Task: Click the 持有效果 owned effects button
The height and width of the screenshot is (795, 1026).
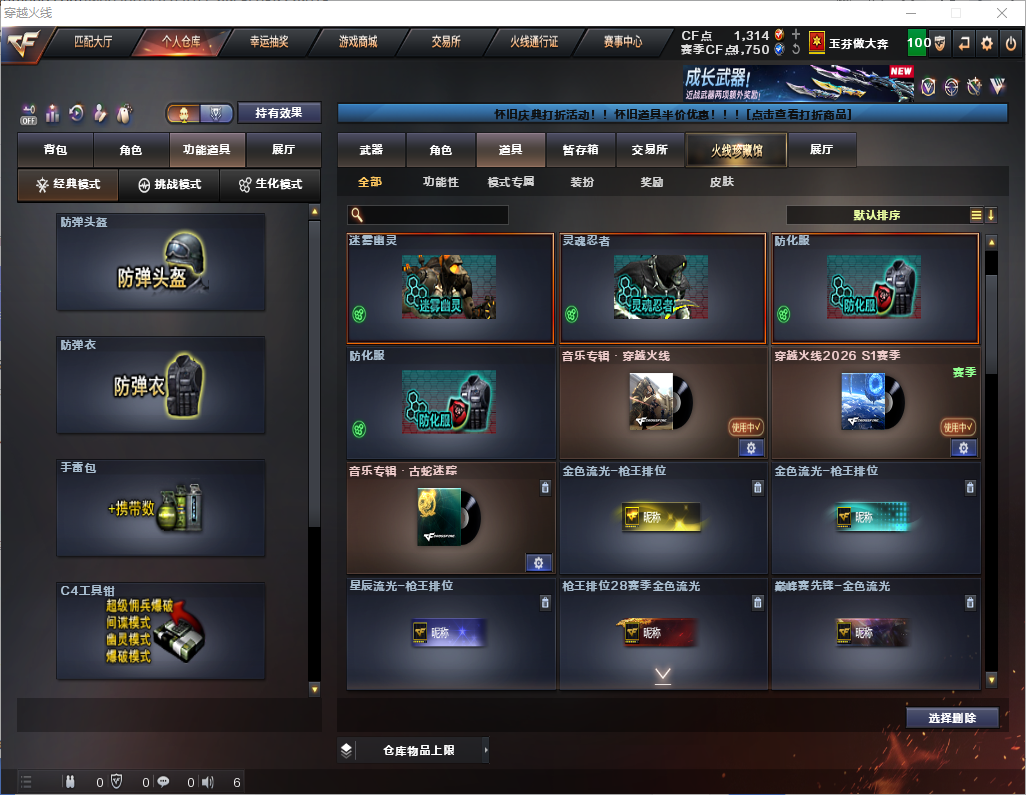Action: pos(278,113)
